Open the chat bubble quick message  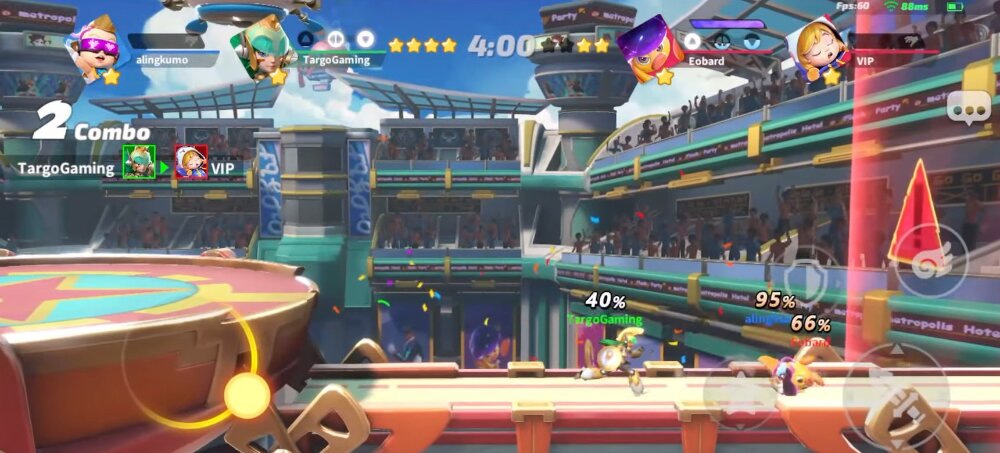click(967, 105)
